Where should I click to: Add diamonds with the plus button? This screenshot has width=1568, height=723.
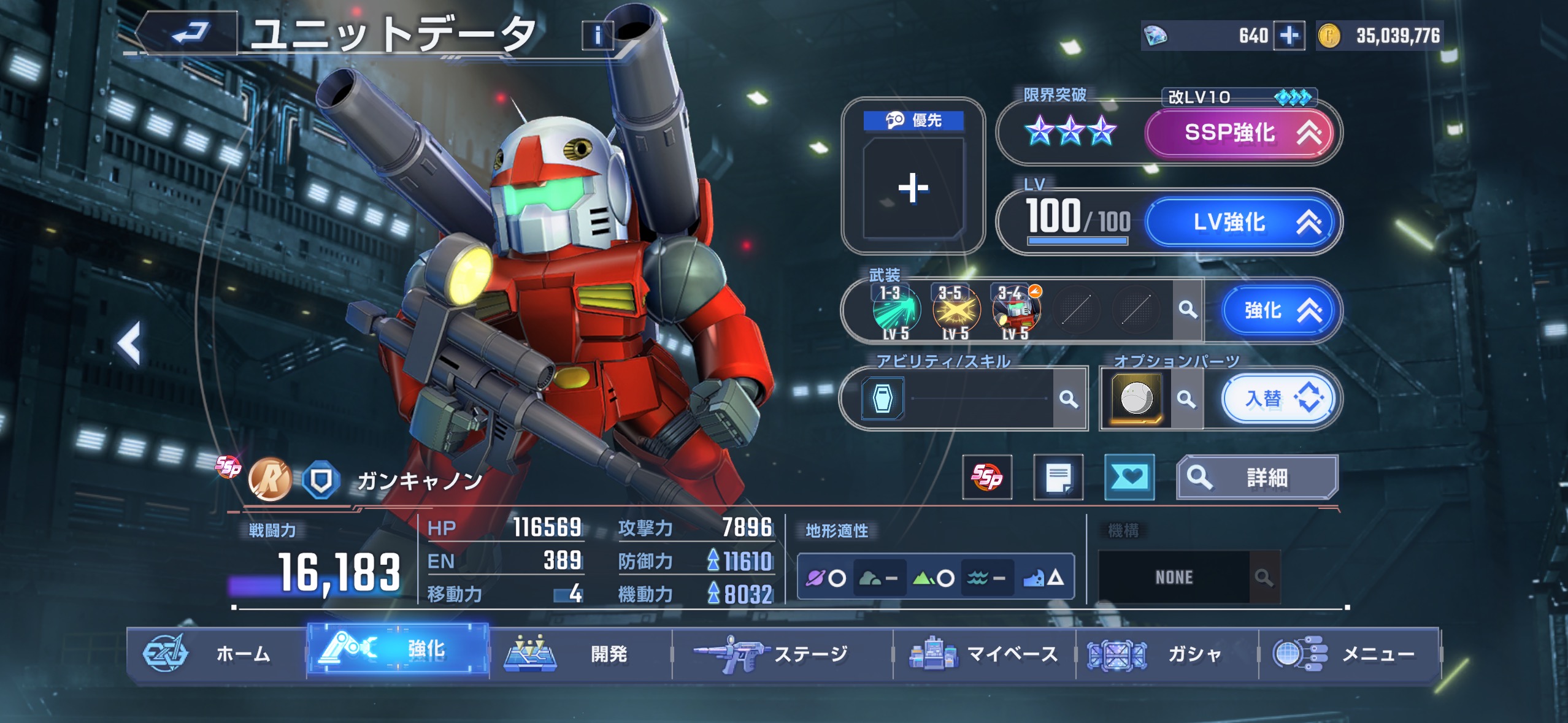tap(1289, 36)
